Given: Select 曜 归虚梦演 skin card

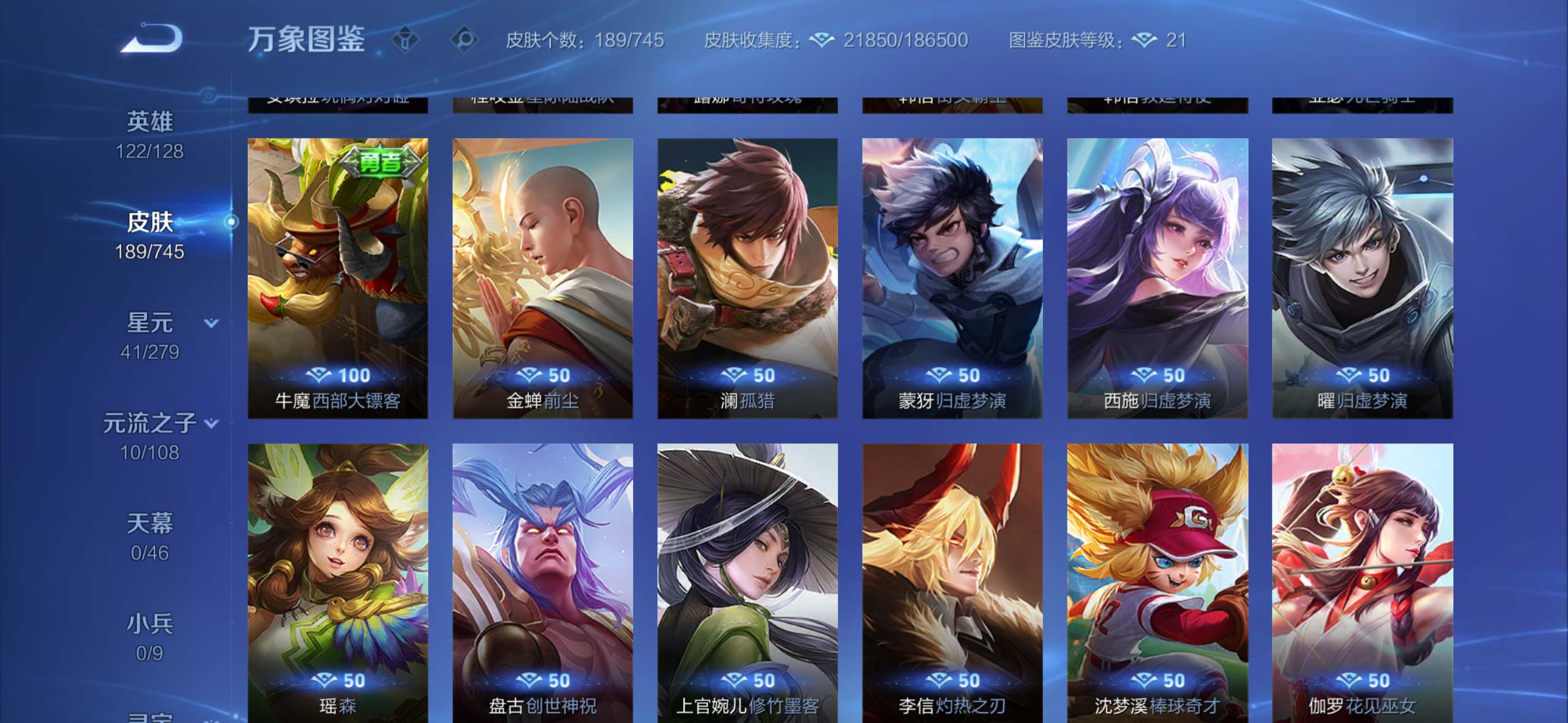Looking at the screenshot, I should [x=1362, y=278].
